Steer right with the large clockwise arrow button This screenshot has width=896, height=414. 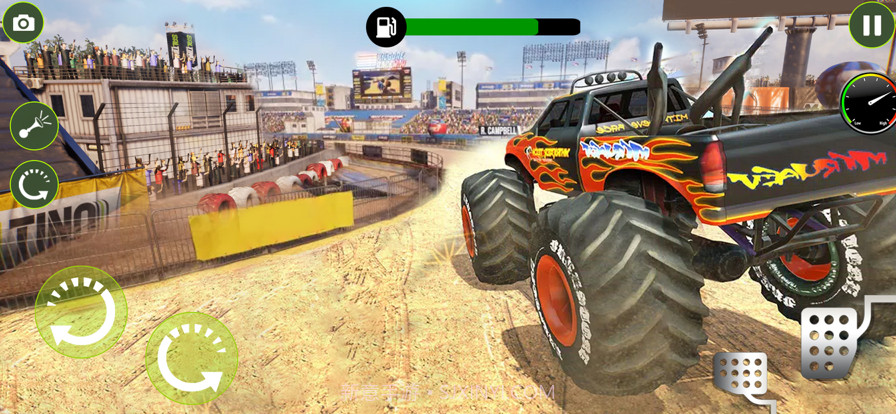[x=191, y=358]
